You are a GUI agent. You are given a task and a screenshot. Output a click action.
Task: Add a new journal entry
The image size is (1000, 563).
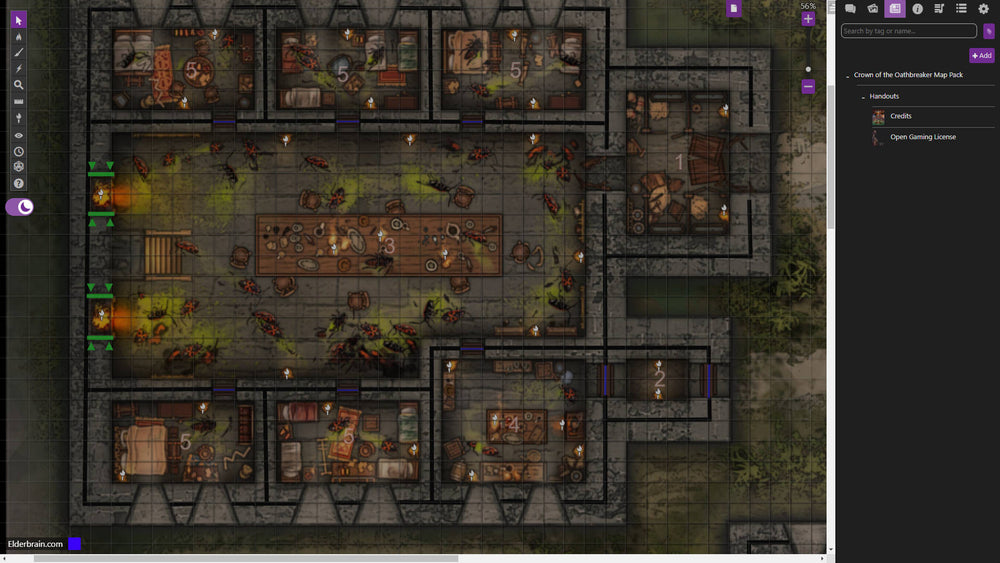pos(981,56)
